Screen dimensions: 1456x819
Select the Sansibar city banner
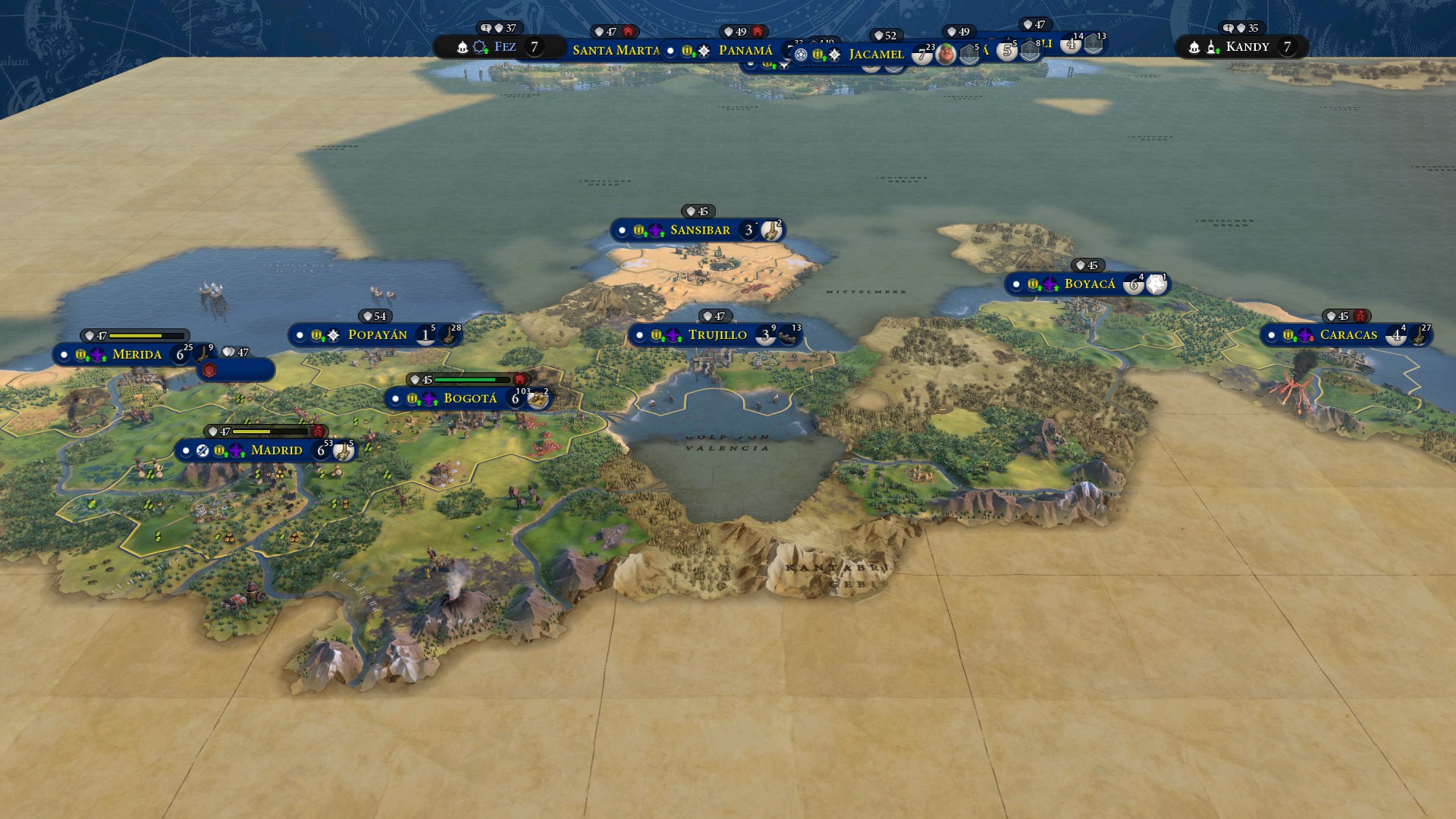[x=699, y=230]
